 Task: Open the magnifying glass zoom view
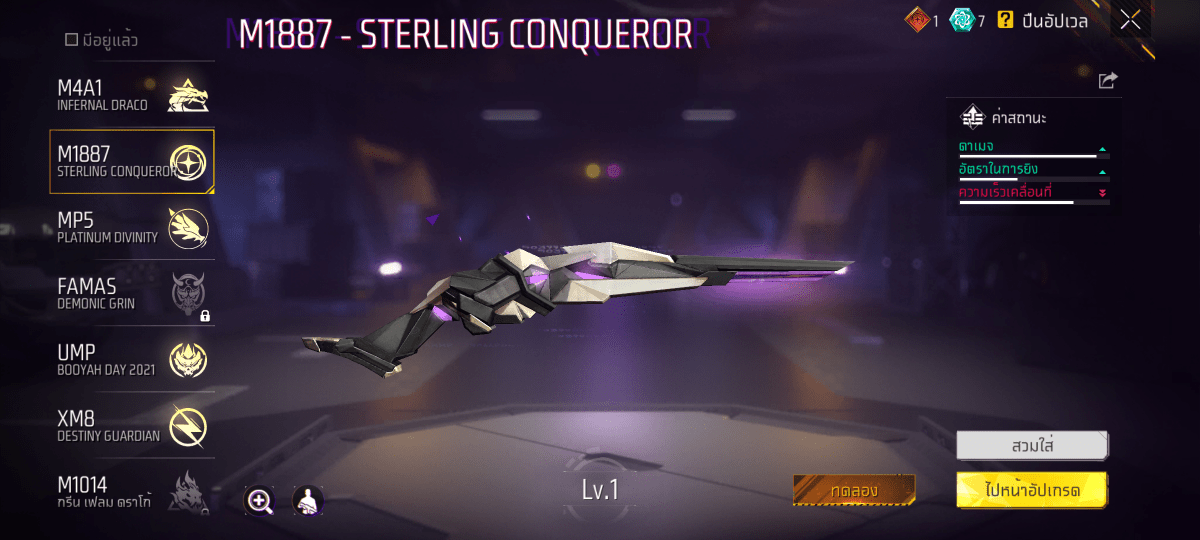click(x=260, y=501)
